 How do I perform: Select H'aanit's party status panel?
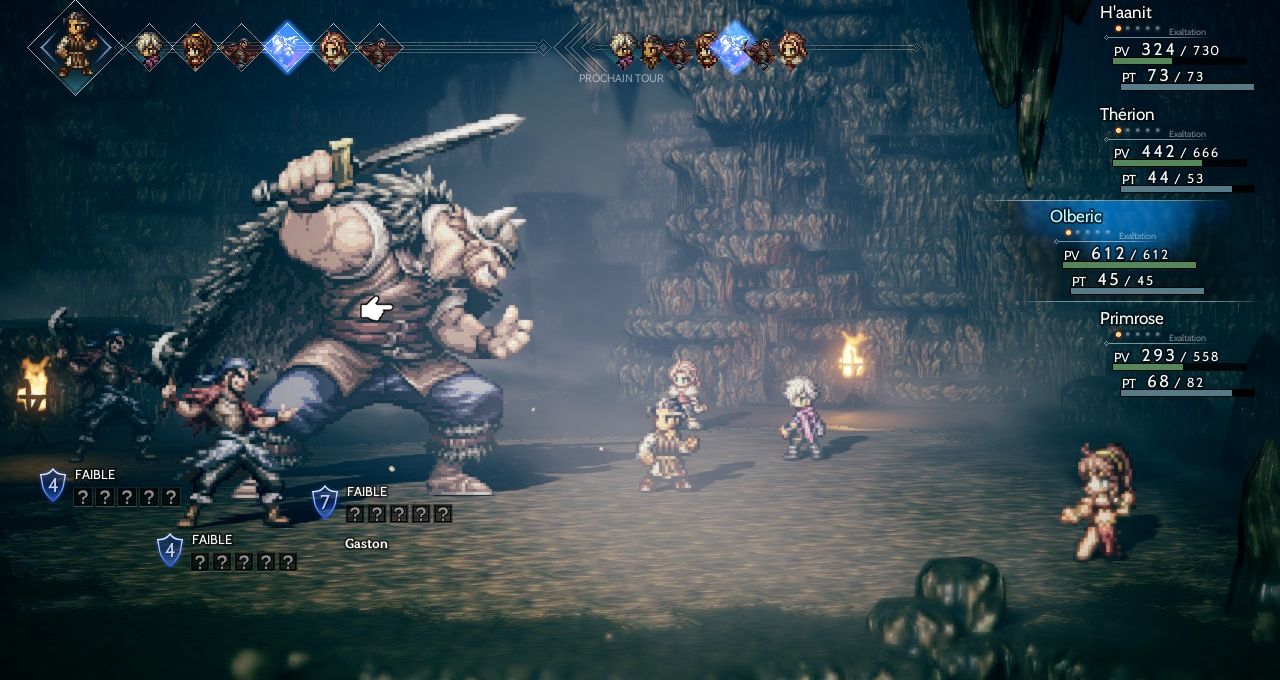tap(1178, 49)
